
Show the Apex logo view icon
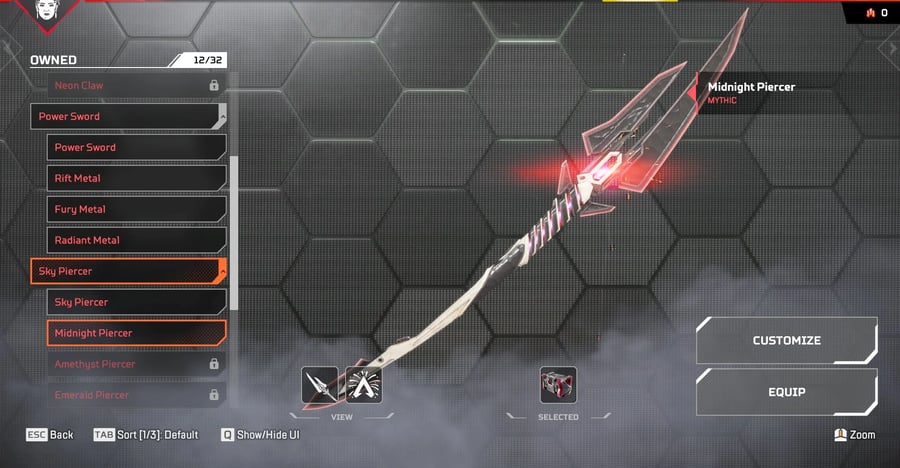pos(364,385)
